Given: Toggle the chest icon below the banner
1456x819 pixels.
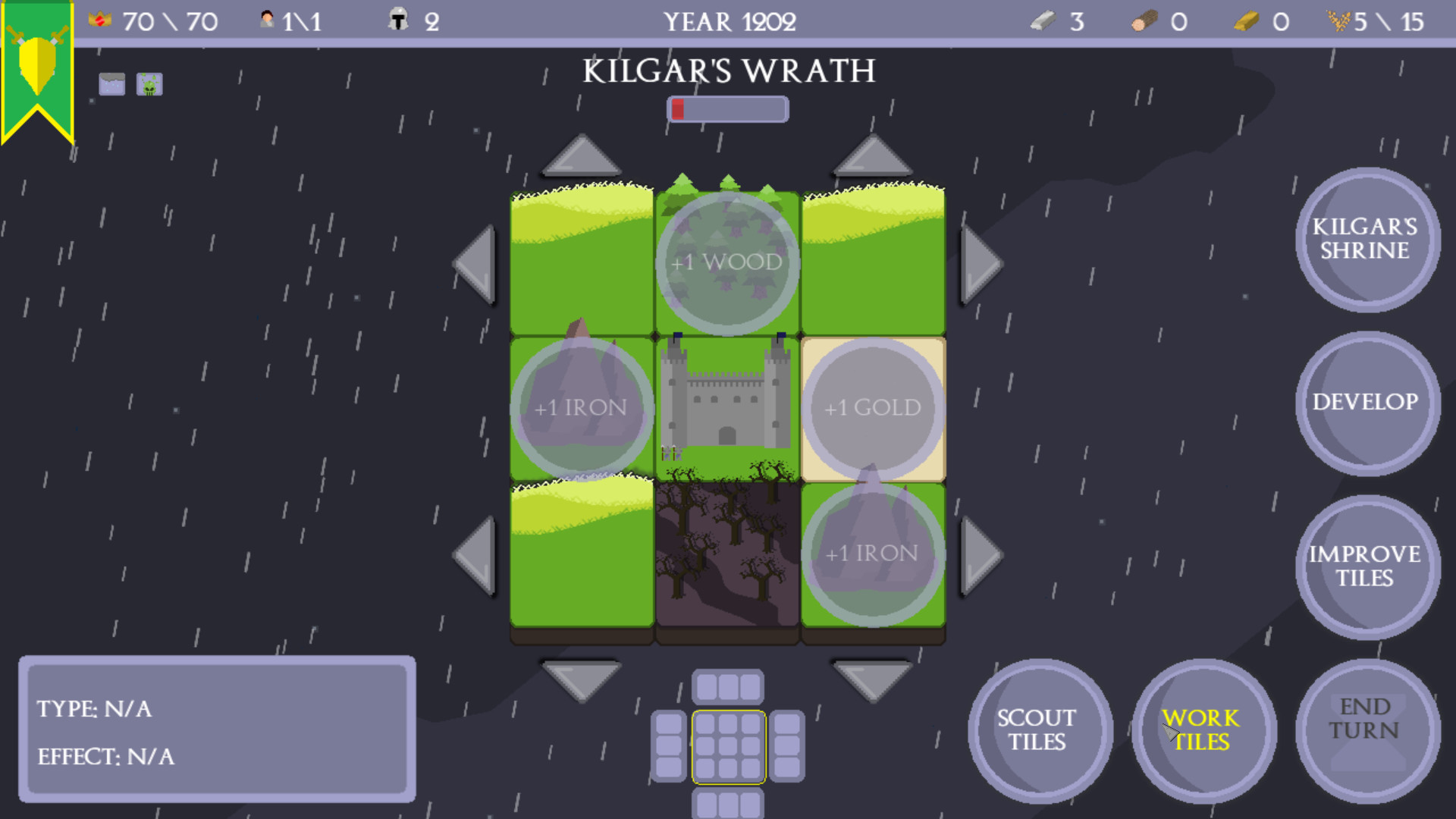Looking at the screenshot, I should click(x=111, y=83).
